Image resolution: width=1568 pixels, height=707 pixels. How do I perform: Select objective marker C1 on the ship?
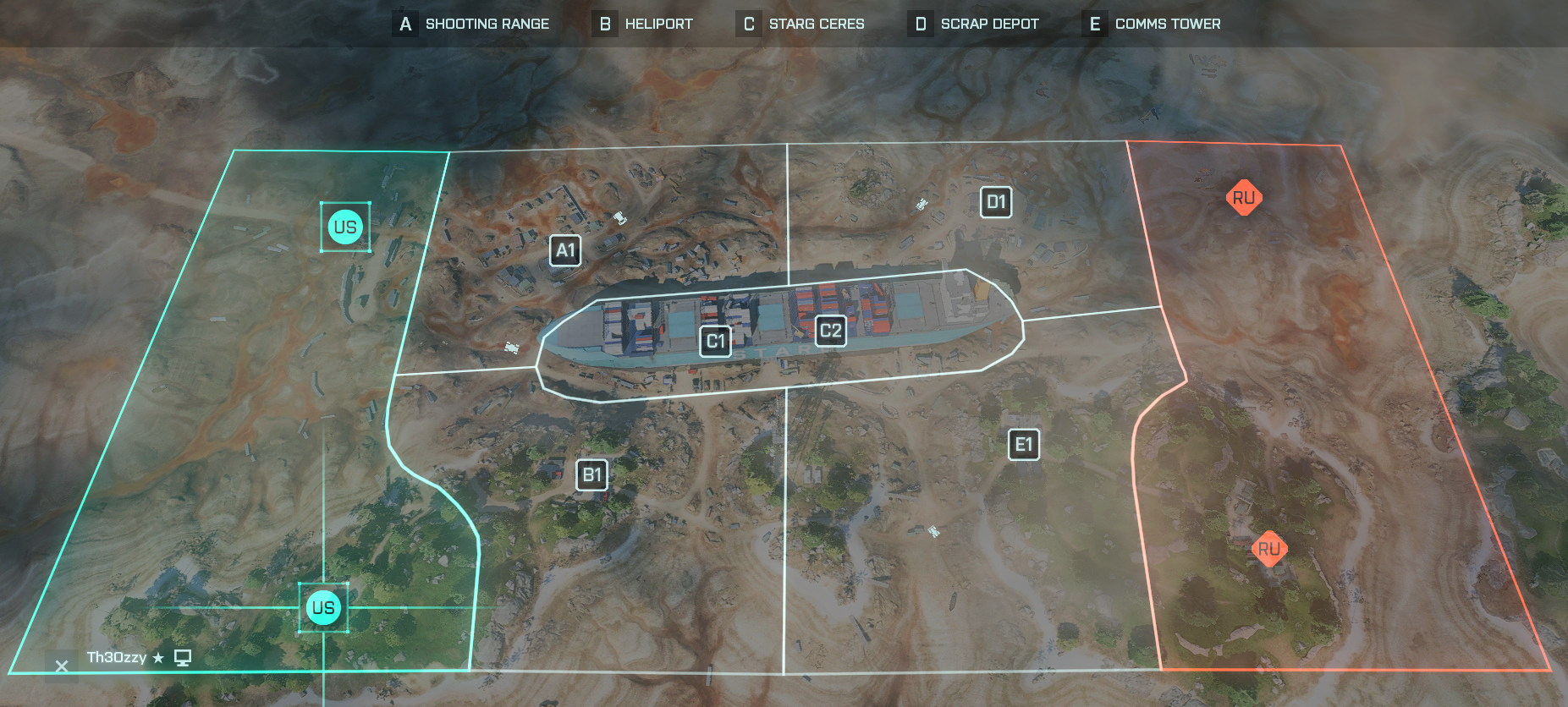(x=714, y=341)
